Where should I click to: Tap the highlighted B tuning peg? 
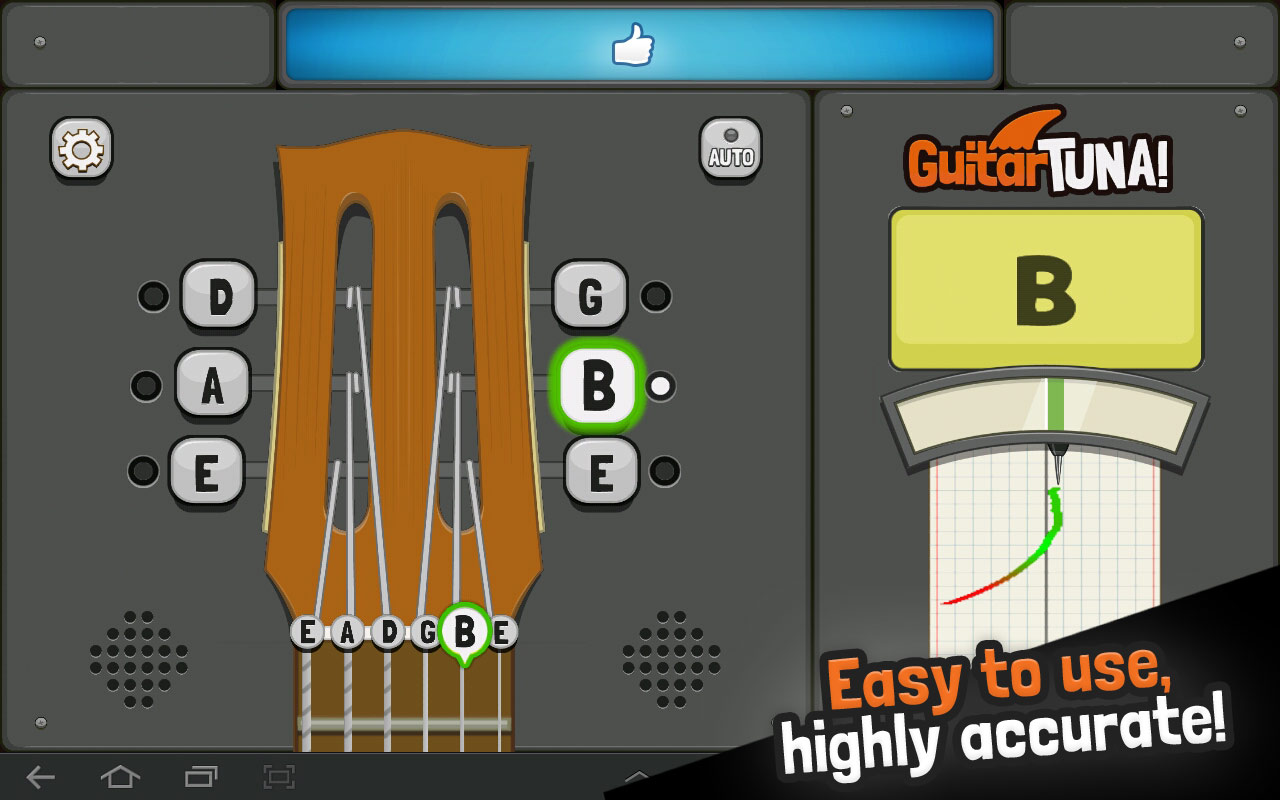(595, 385)
